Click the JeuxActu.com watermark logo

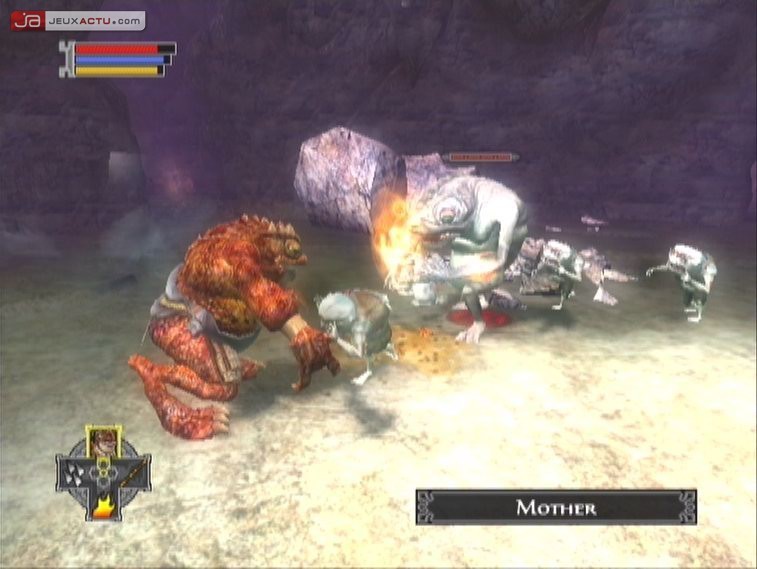click(78, 20)
